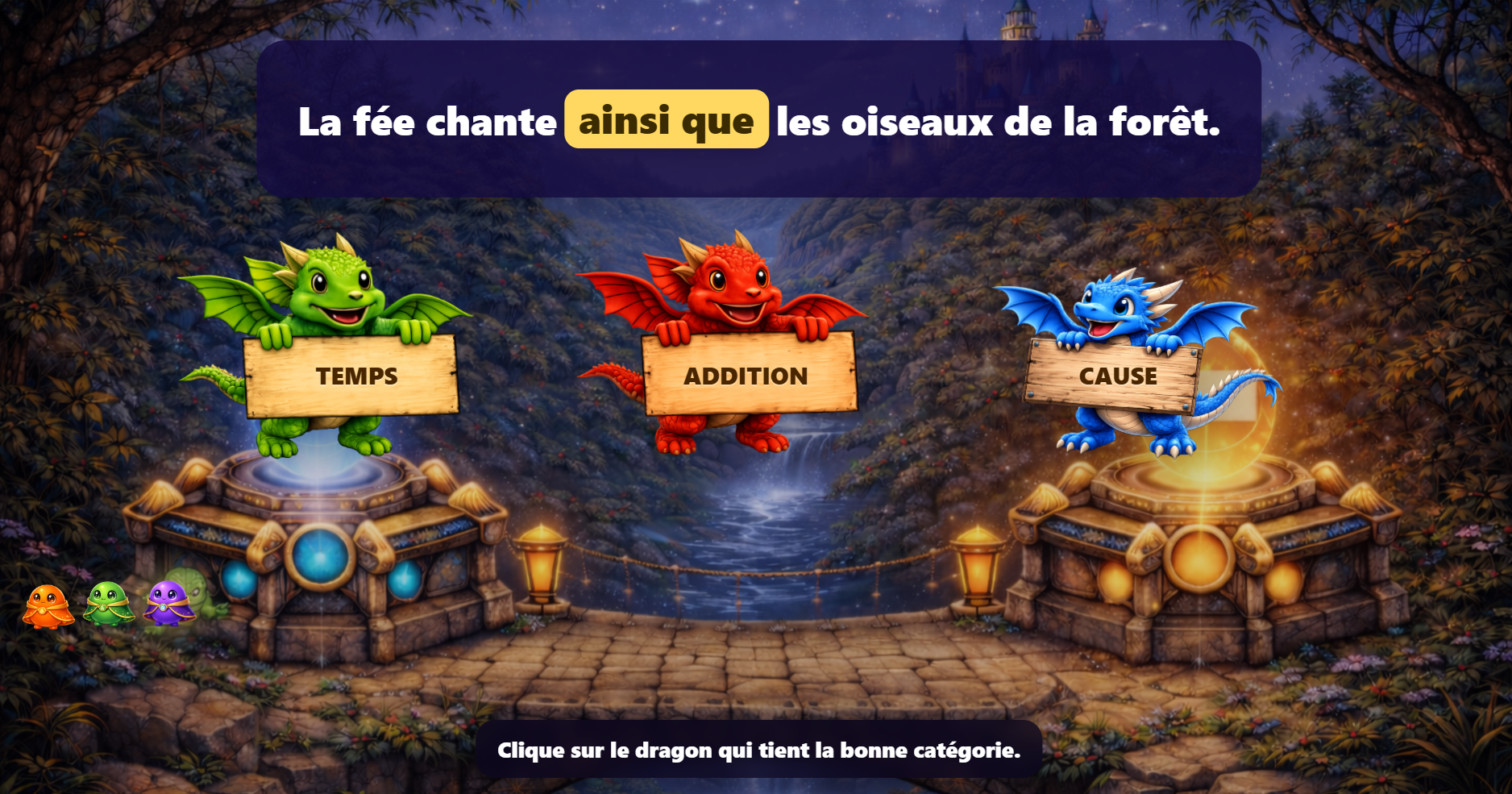1512x794 pixels.
Task: Click the highlighted words 'ainsi que'
Action: point(666,121)
